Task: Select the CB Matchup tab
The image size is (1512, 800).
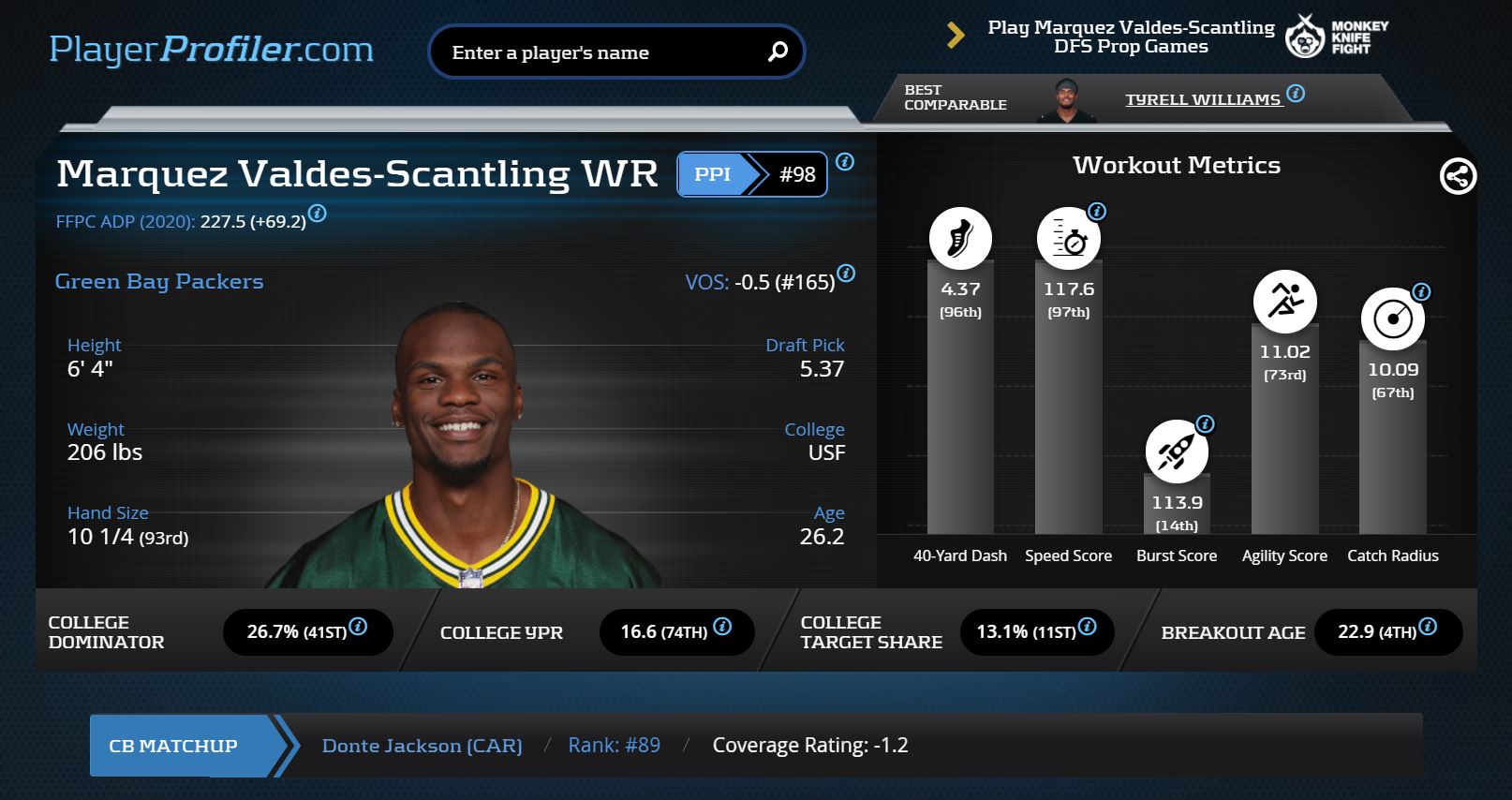Action: coord(174,746)
